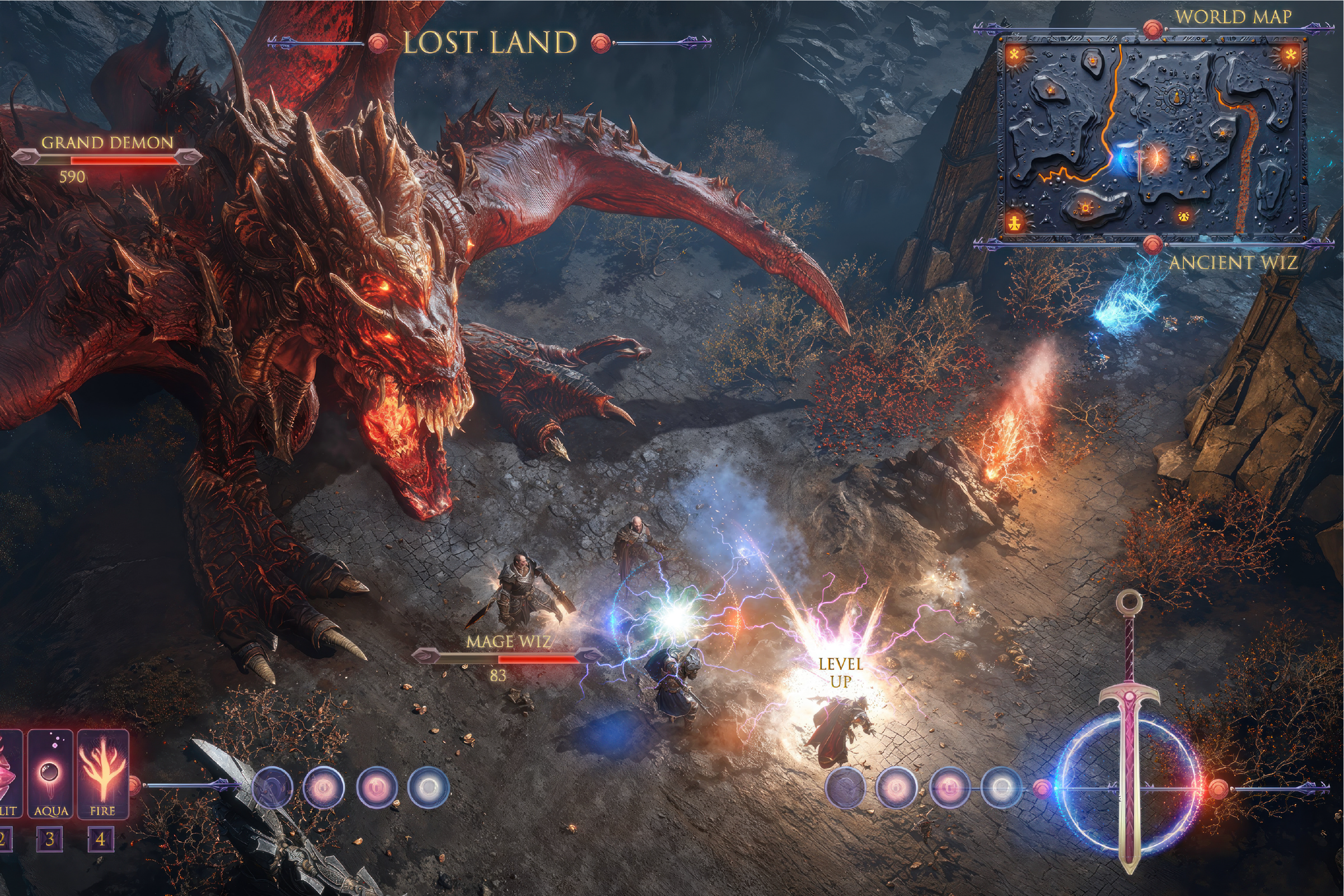
Task: Choose the winged beetle marker on the map
Action: tap(1184, 217)
